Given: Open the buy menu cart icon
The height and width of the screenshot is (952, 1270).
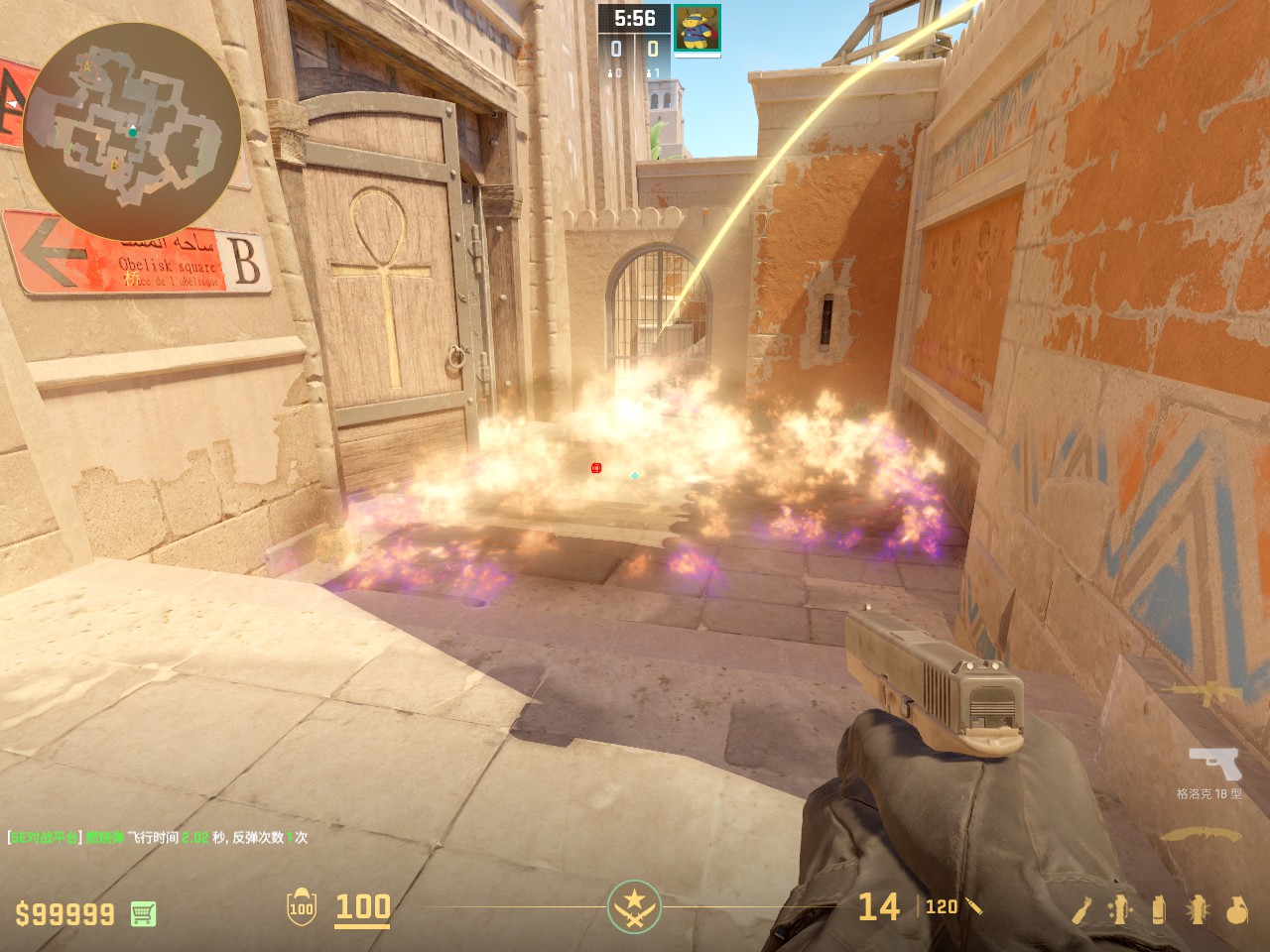Looking at the screenshot, I should coord(144,913).
